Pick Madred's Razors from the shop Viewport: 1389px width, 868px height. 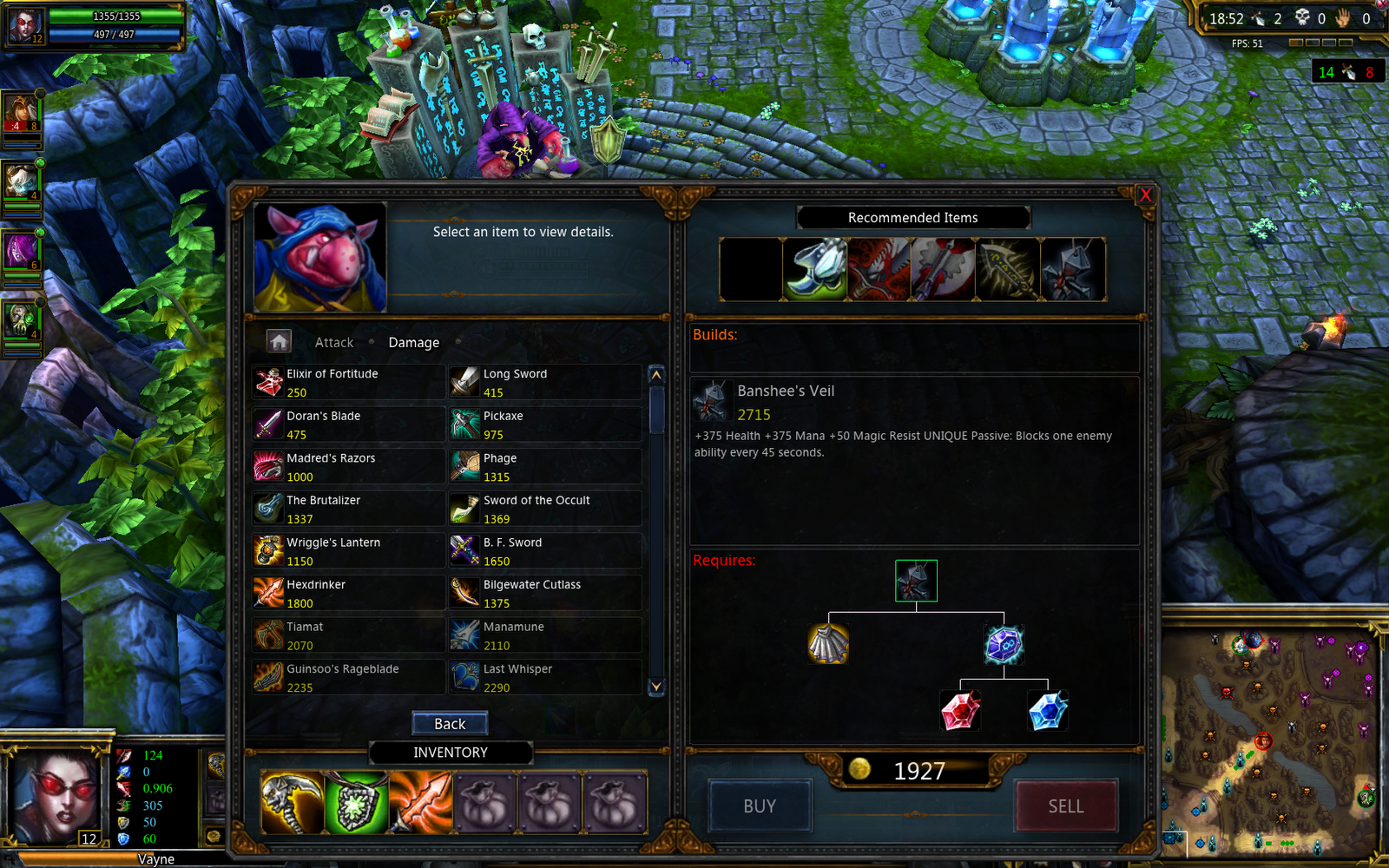pyautogui.click(x=348, y=467)
